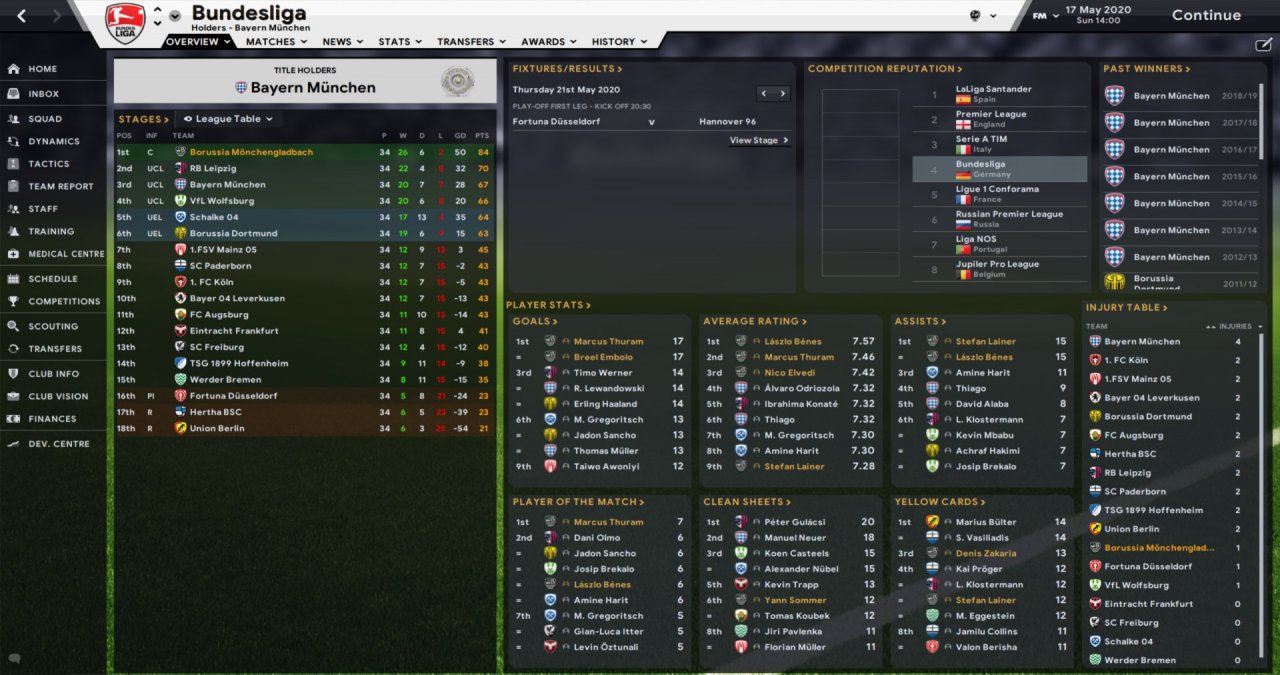Continue to advance the game
Screen dimensions: 1280x675
point(1206,15)
